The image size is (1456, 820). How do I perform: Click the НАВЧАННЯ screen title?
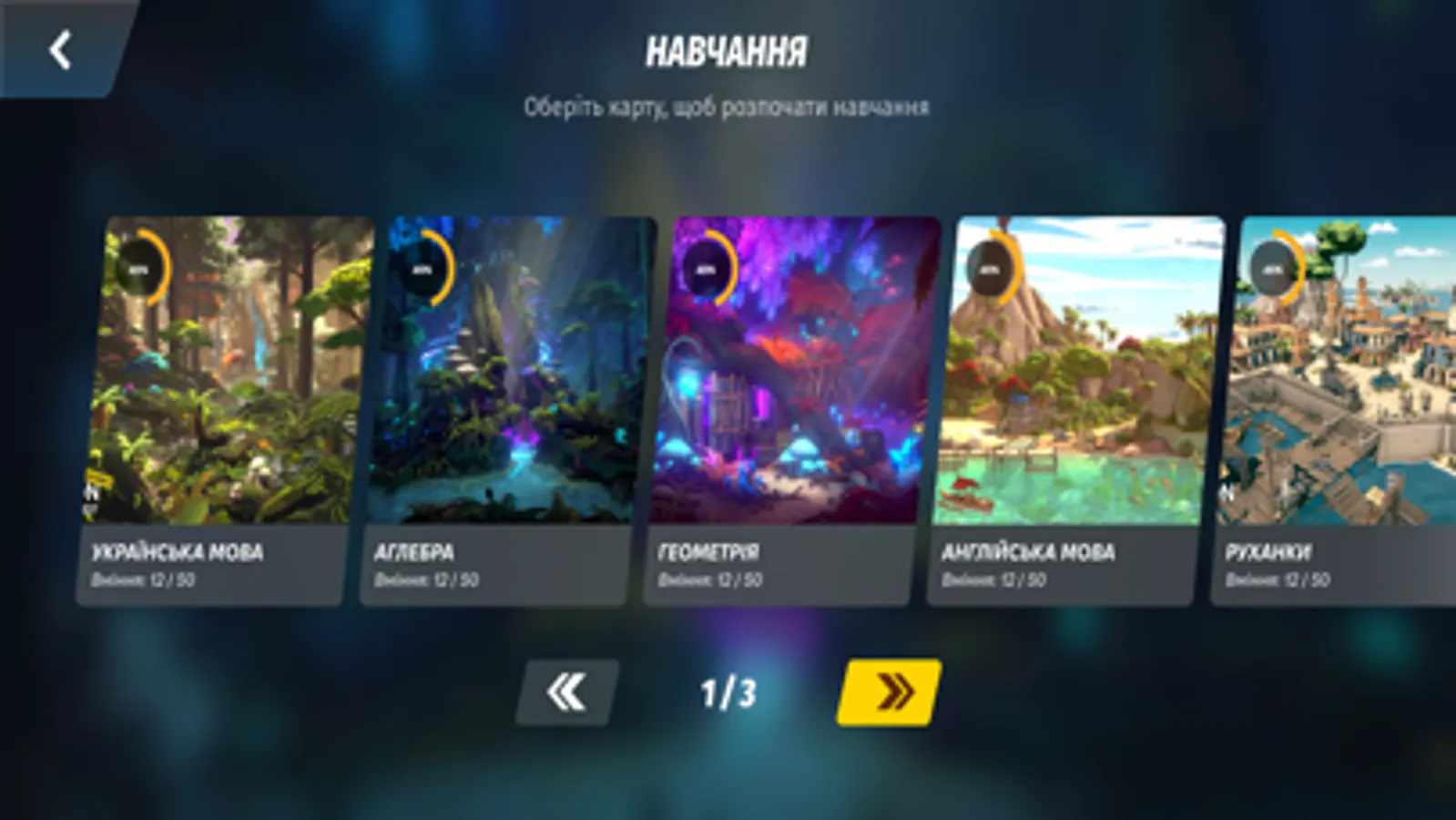coord(728,52)
